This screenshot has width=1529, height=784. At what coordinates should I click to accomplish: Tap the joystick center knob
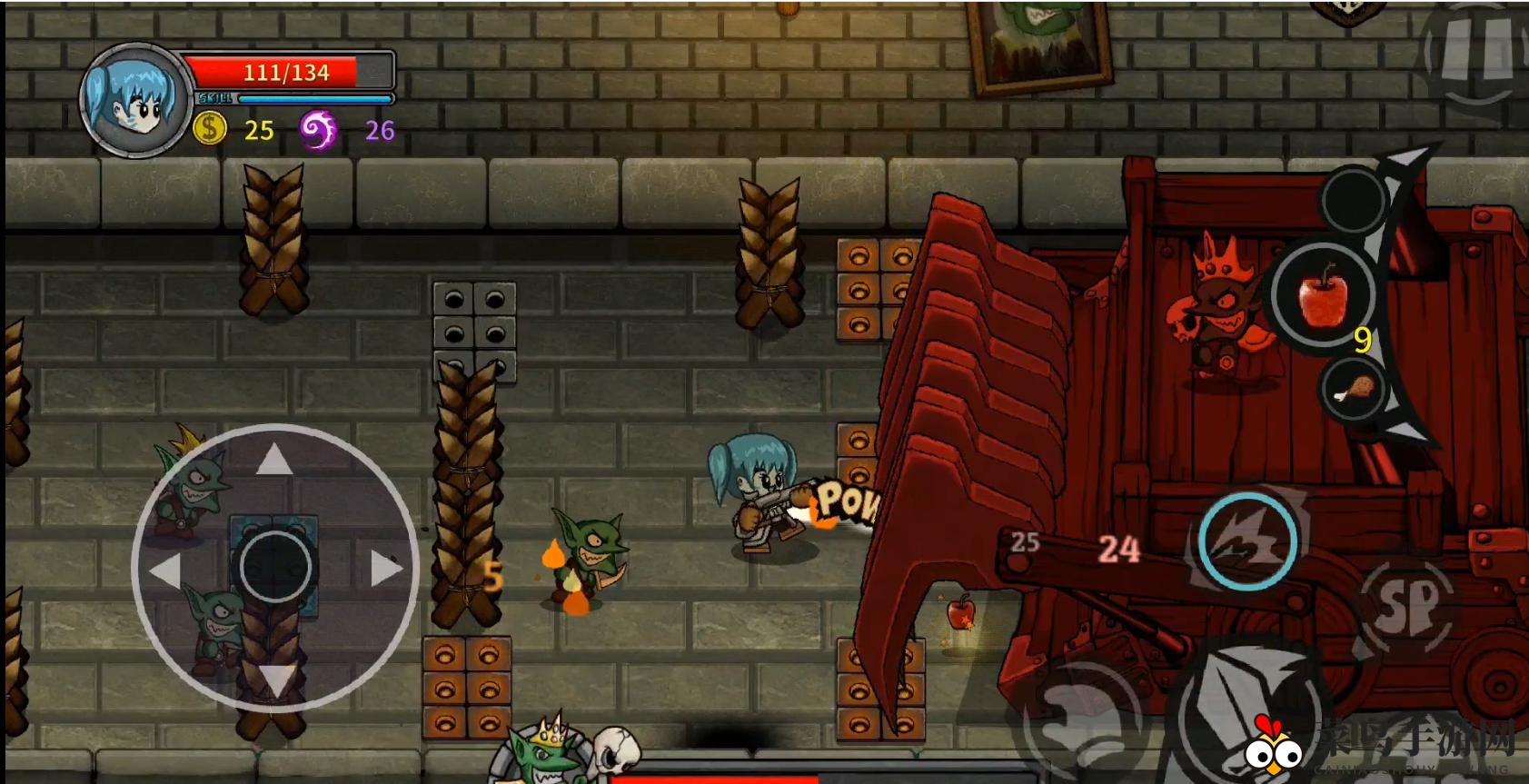[275, 567]
